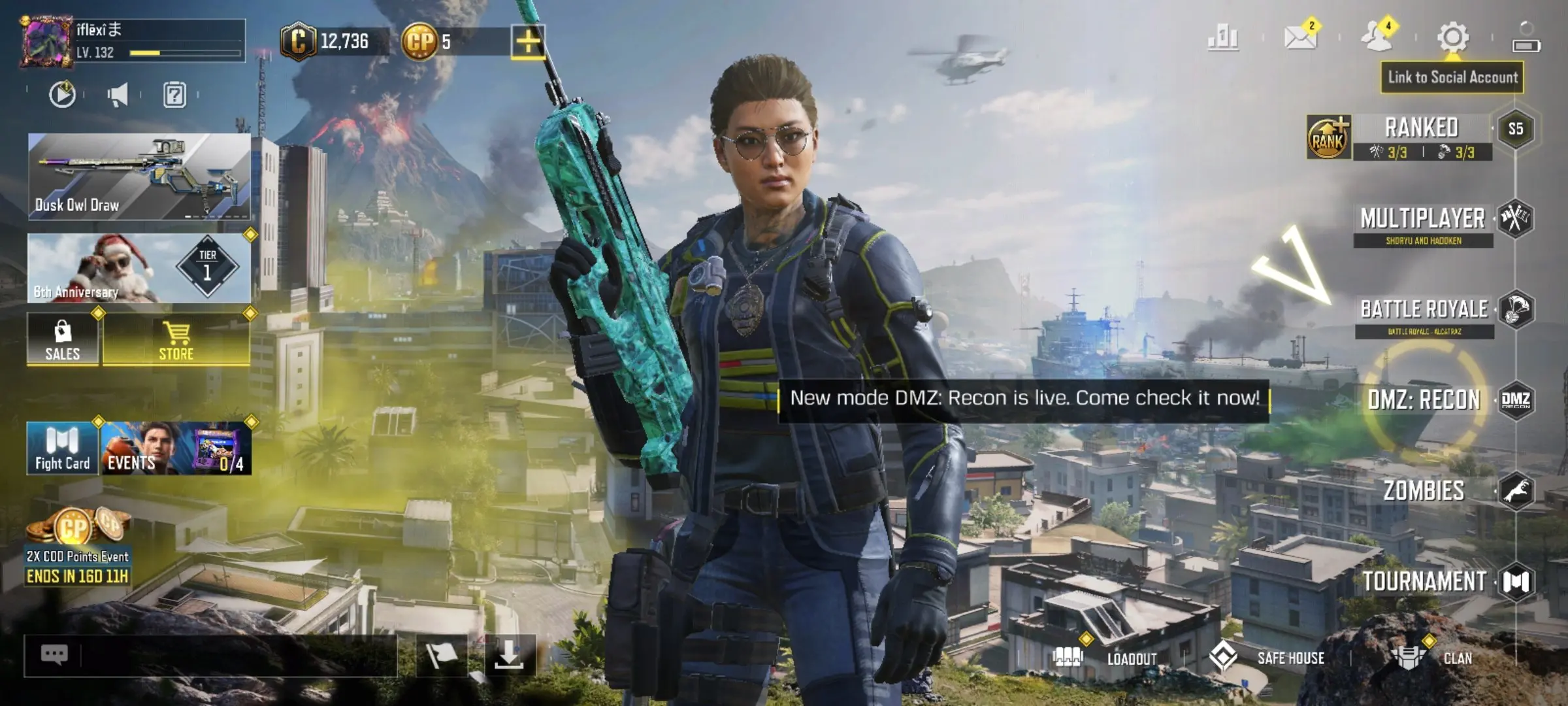Image resolution: width=1568 pixels, height=706 pixels.
Task: Open the Dusk Owl Draw banner
Action: [x=139, y=176]
